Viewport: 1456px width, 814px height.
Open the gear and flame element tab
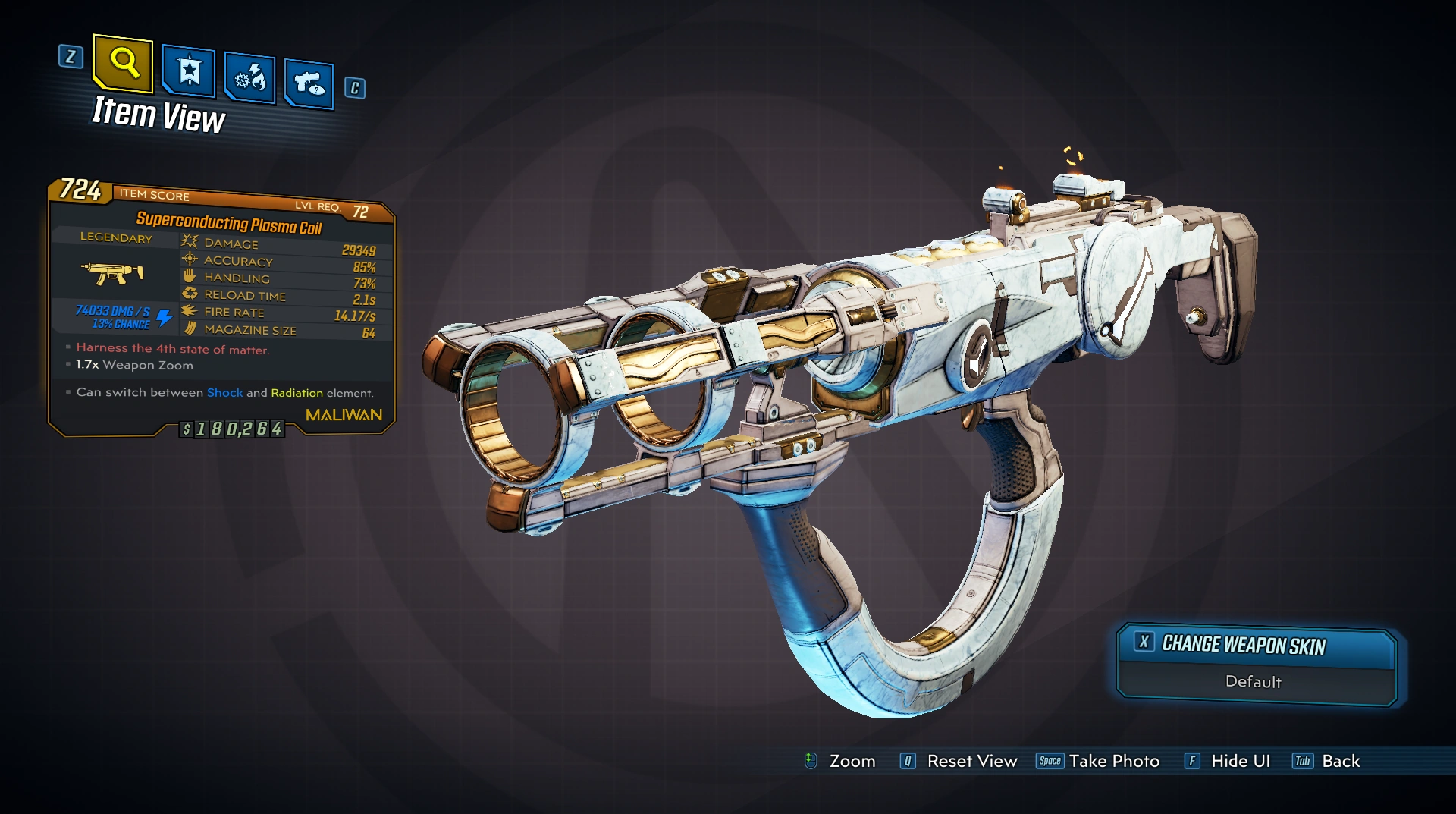[249, 77]
